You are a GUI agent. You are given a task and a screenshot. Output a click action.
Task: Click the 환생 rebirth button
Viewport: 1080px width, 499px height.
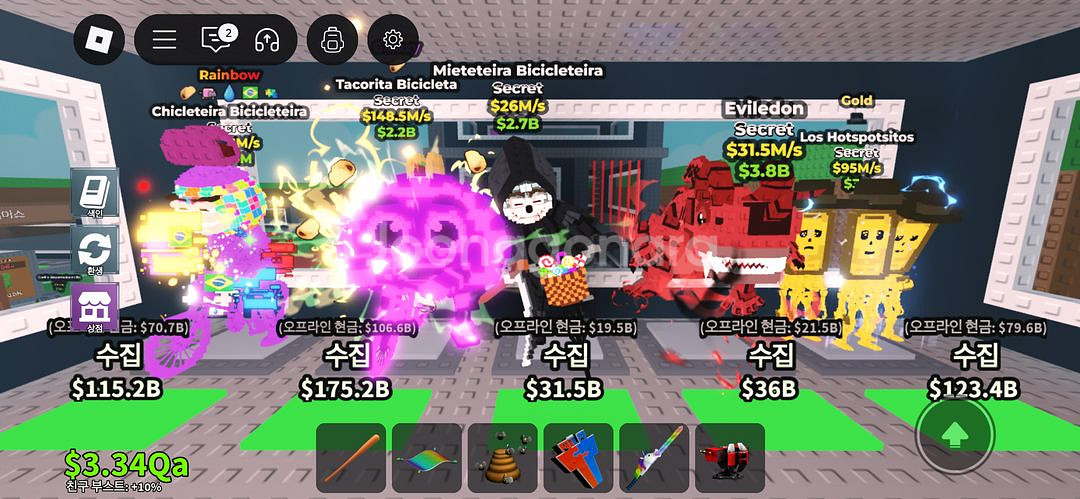(x=95, y=251)
